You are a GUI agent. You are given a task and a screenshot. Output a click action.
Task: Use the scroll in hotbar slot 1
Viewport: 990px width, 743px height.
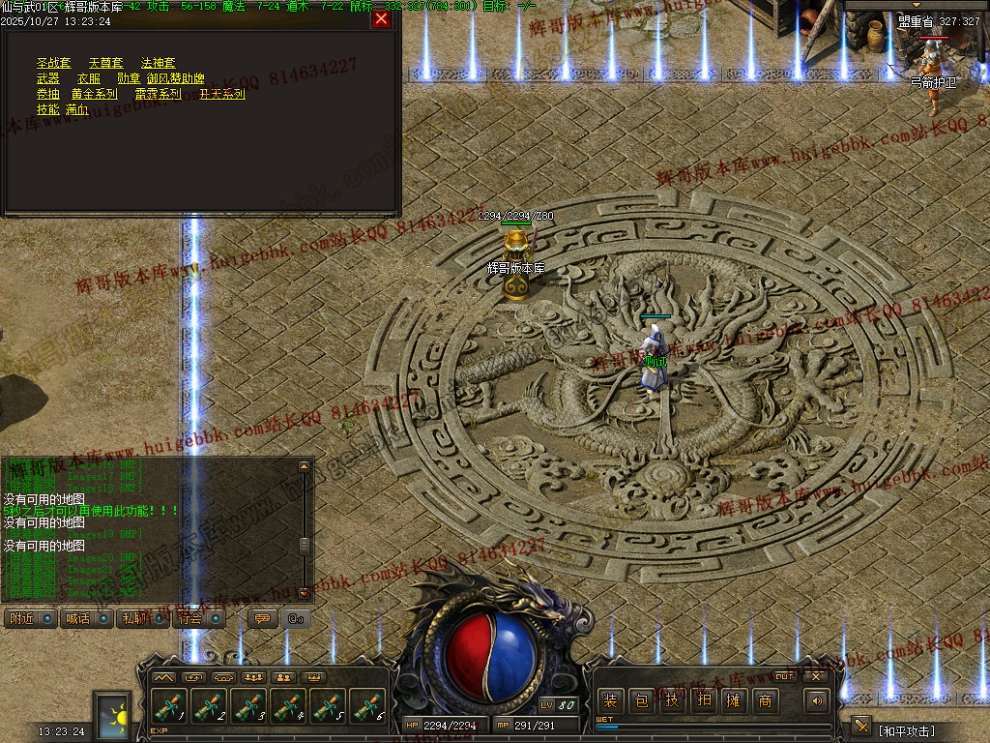[x=168, y=707]
